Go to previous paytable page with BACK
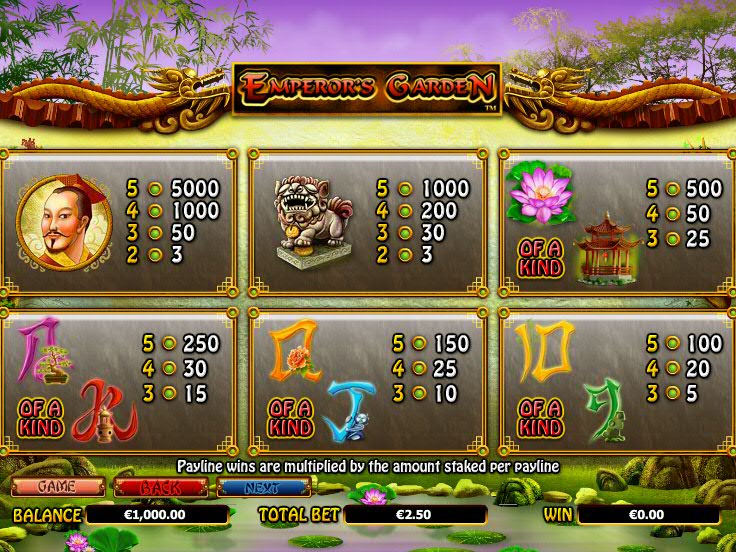Screen dimensions: 736x552 160,487
